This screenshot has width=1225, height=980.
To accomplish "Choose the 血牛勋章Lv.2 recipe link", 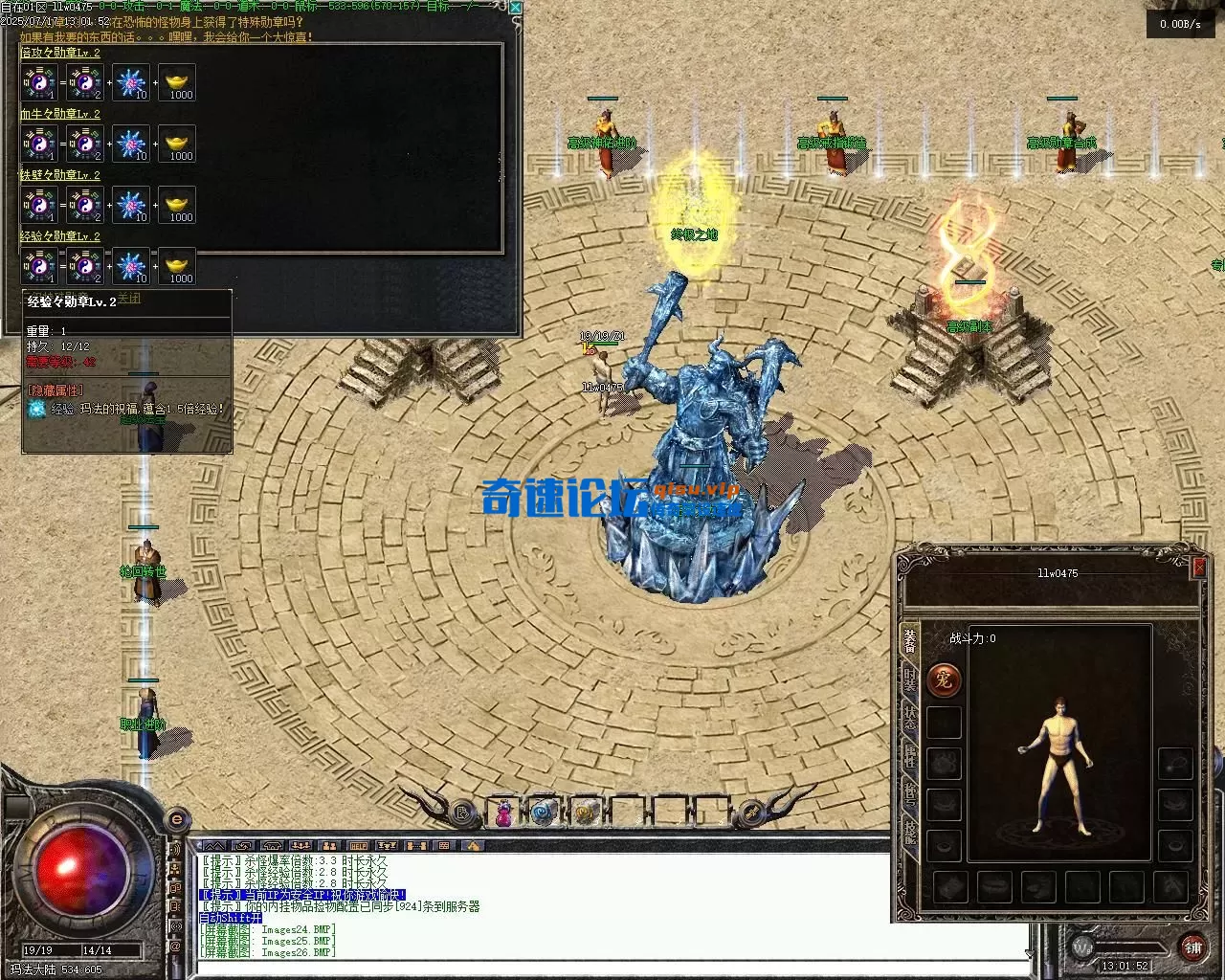I will coord(60,114).
